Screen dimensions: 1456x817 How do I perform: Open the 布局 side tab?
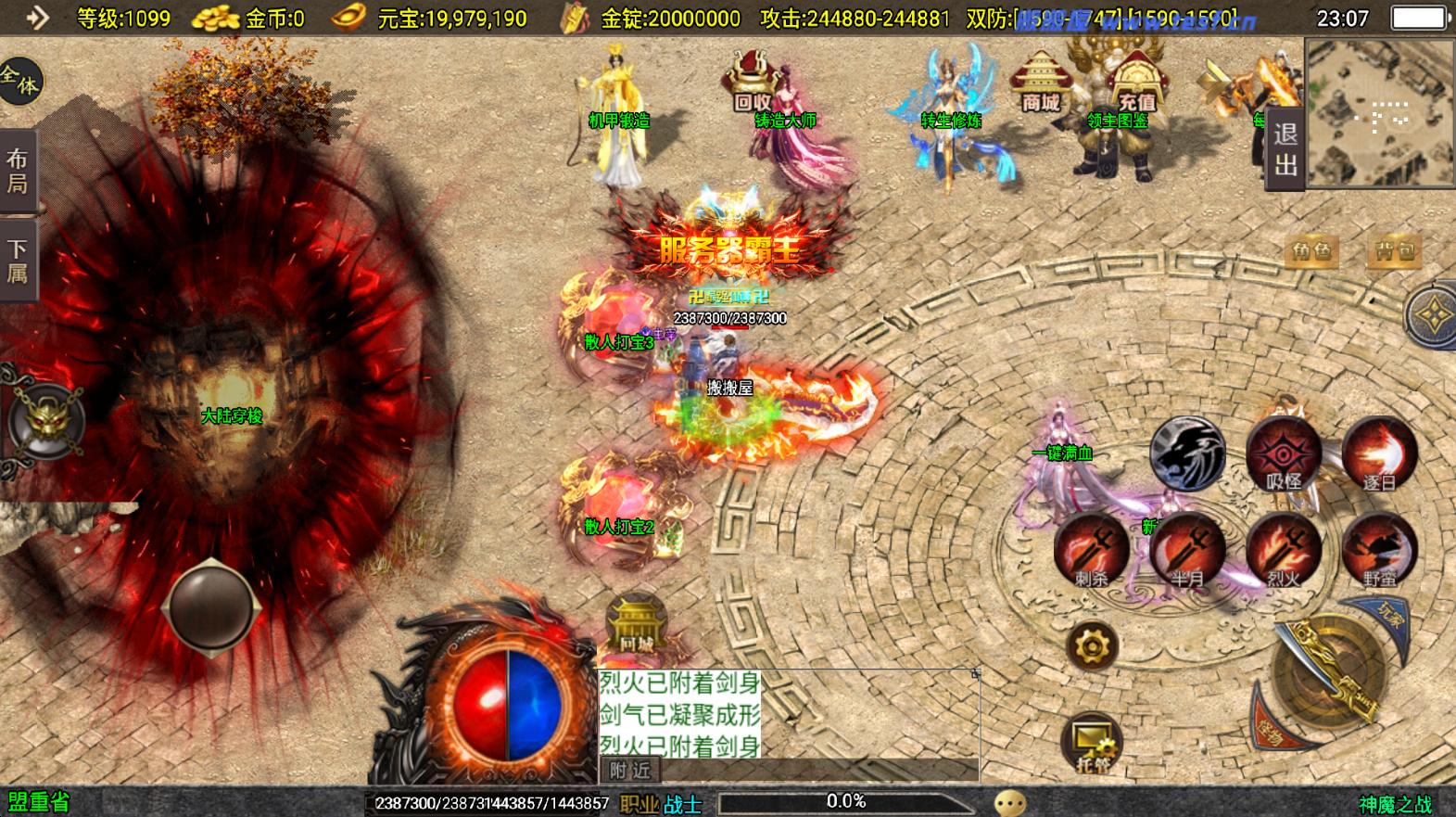point(18,171)
